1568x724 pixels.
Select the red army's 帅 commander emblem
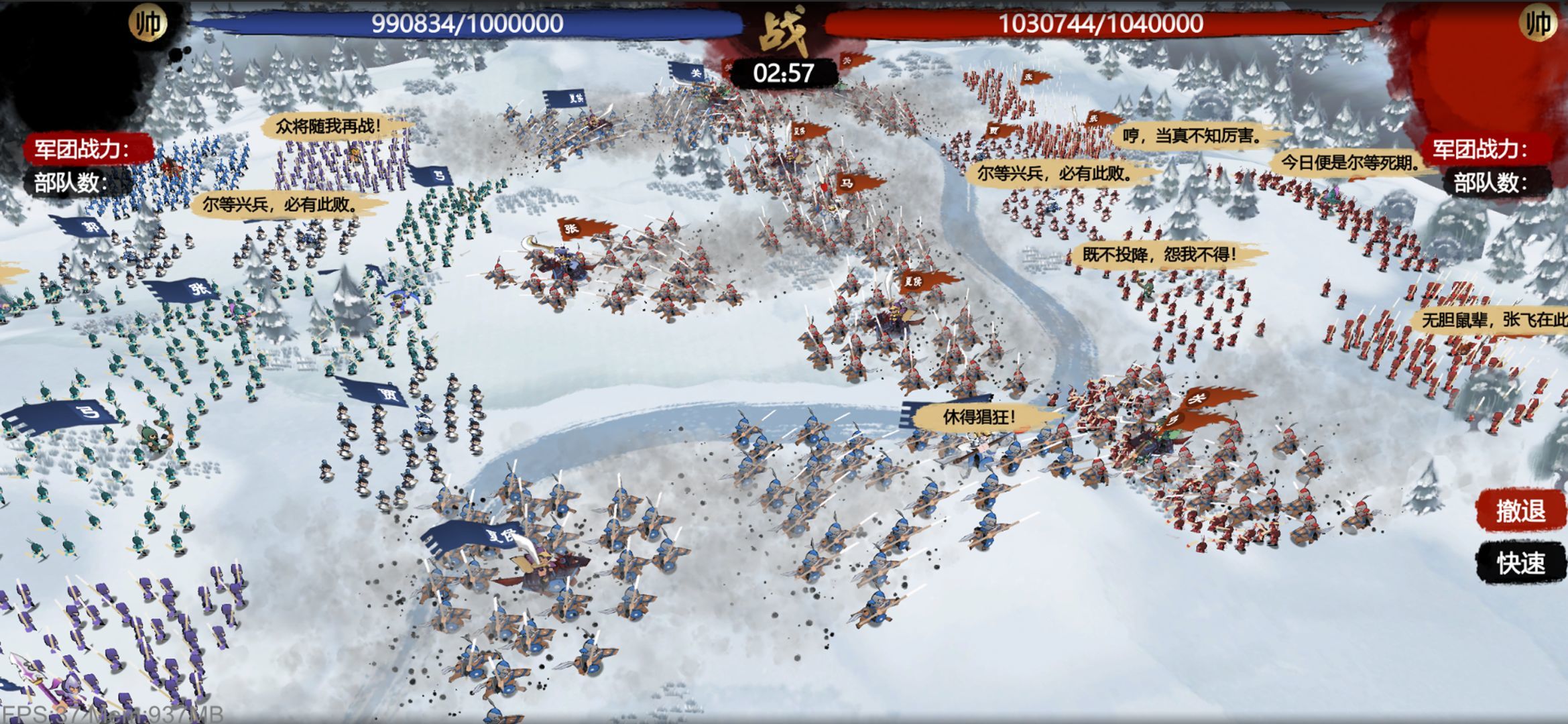coord(1538,23)
